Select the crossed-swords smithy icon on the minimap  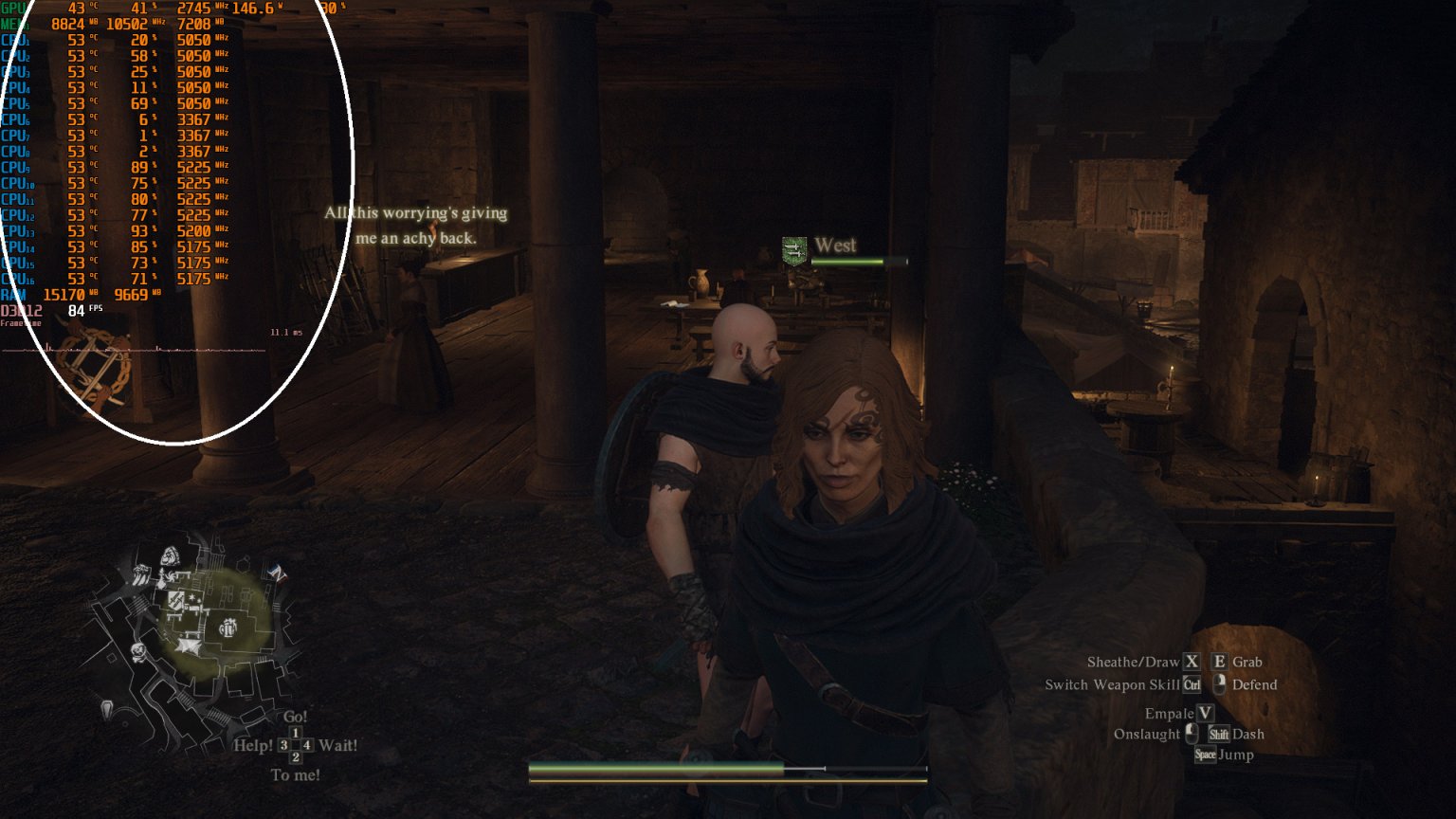[175, 599]
